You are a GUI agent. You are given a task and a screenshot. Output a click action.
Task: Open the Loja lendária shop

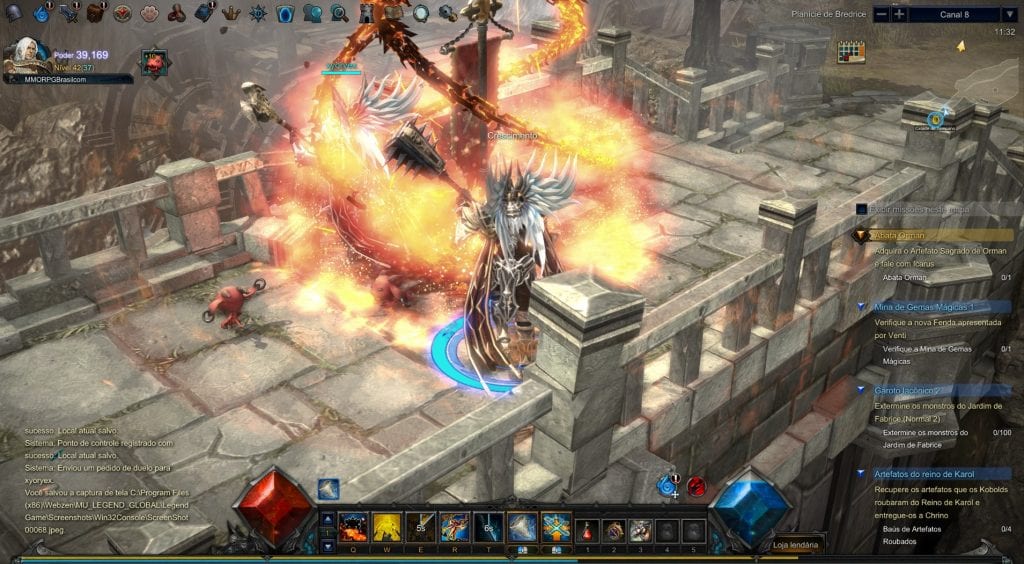[x=796, y=545]
